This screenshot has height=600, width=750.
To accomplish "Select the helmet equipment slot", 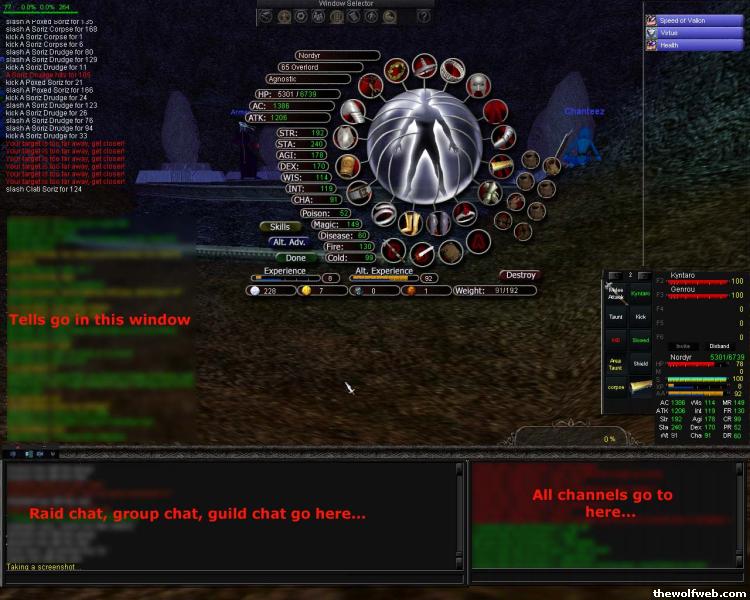I will click(x=424, y=67).
